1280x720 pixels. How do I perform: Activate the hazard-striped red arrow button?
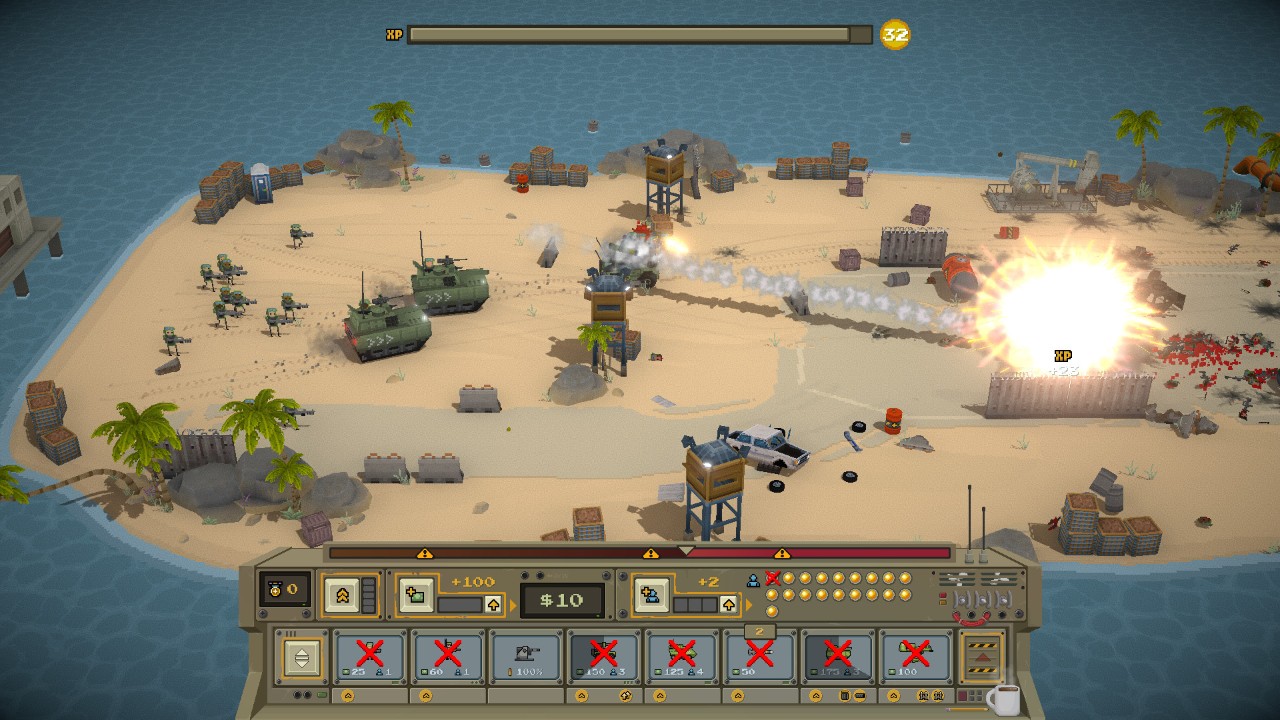[x=982, y=655]
